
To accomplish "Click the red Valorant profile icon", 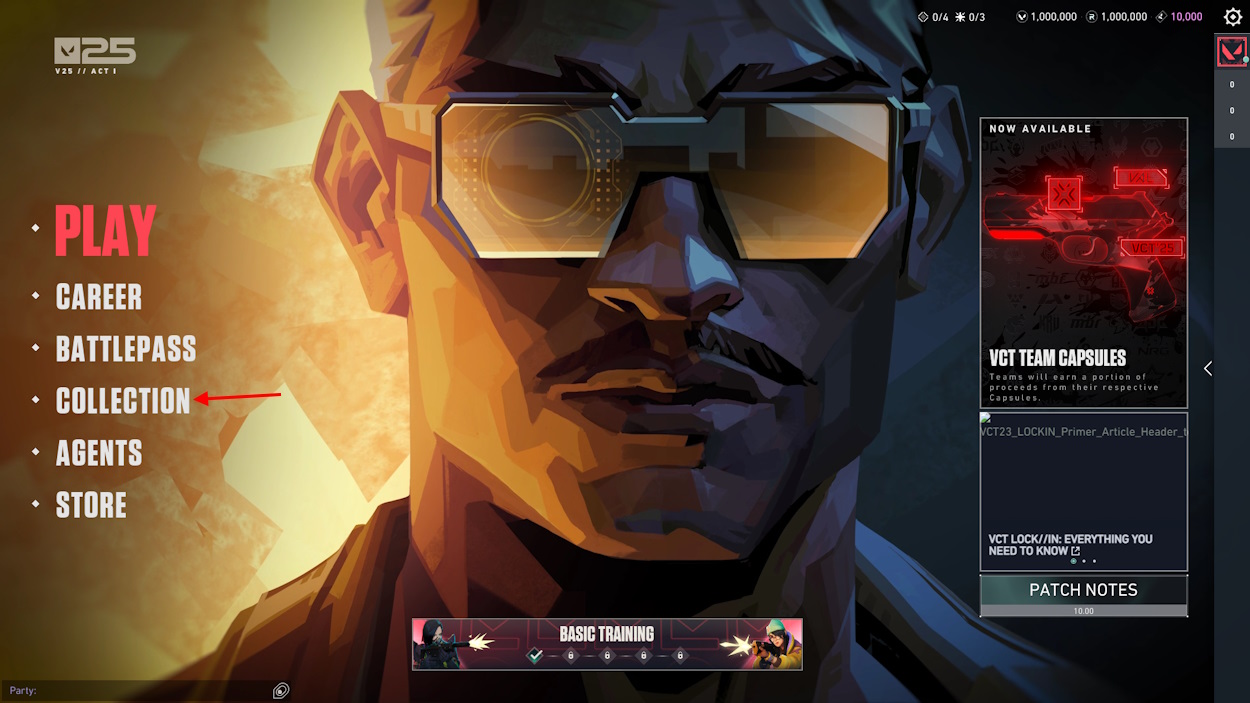I will point(1231,51).
